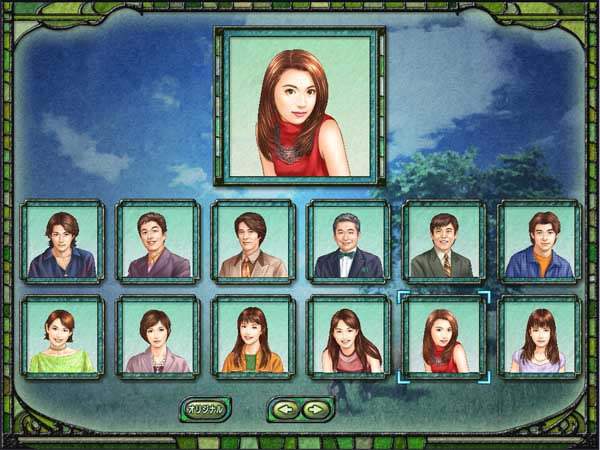This screenshot has height=450, width=600.
Task: Select the gray-haired man with bow tie
Action: [348, 242]
